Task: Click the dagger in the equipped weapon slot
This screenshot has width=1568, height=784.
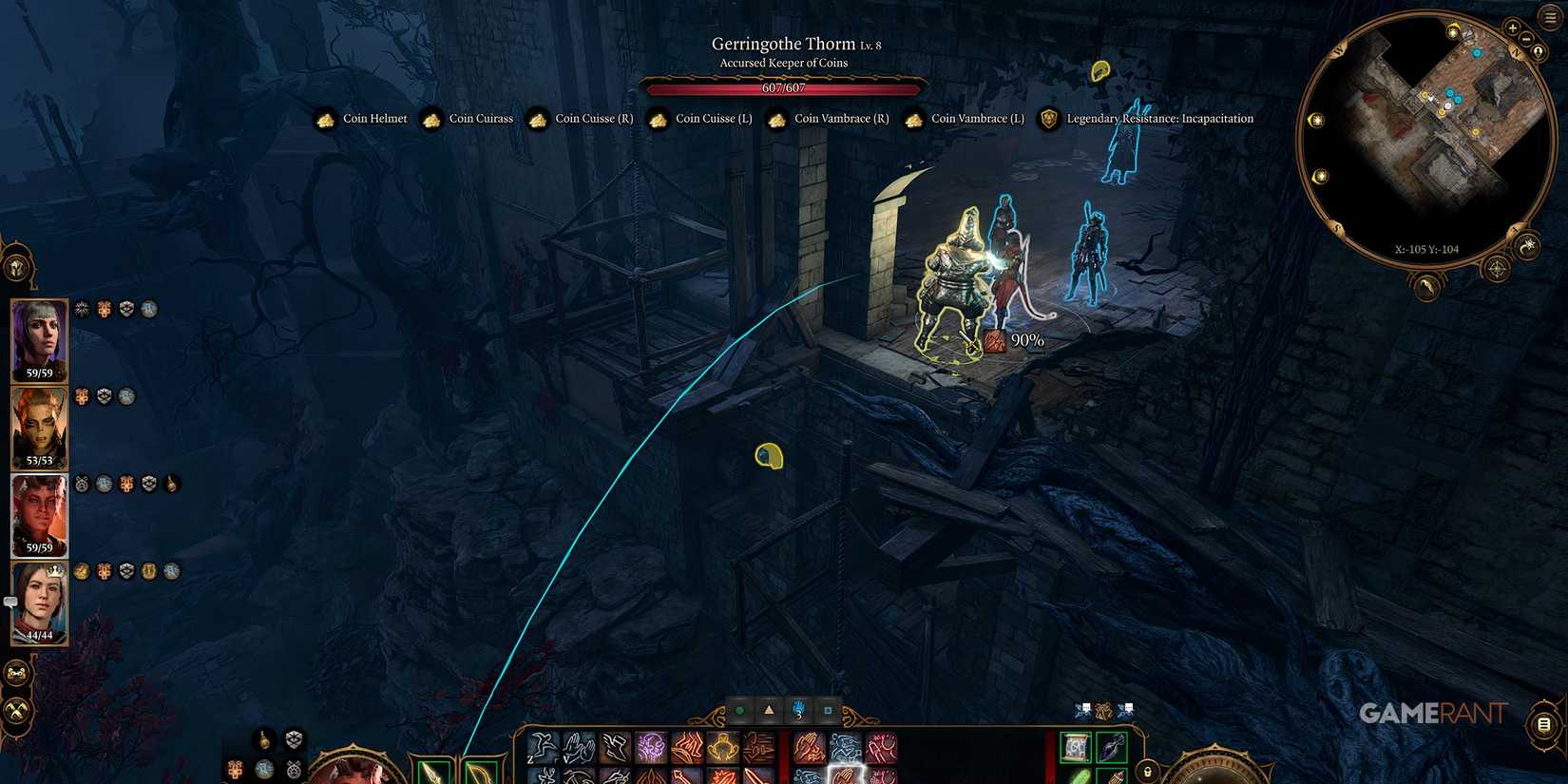Action: 431,772
